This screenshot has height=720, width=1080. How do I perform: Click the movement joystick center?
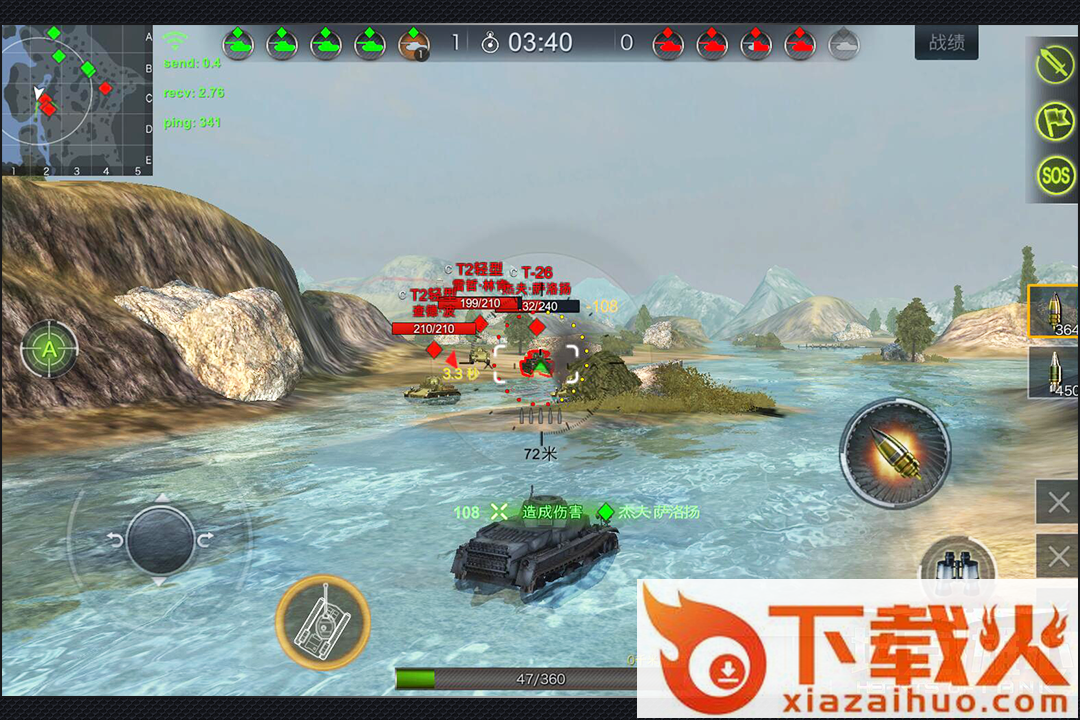tap(160, 540)
